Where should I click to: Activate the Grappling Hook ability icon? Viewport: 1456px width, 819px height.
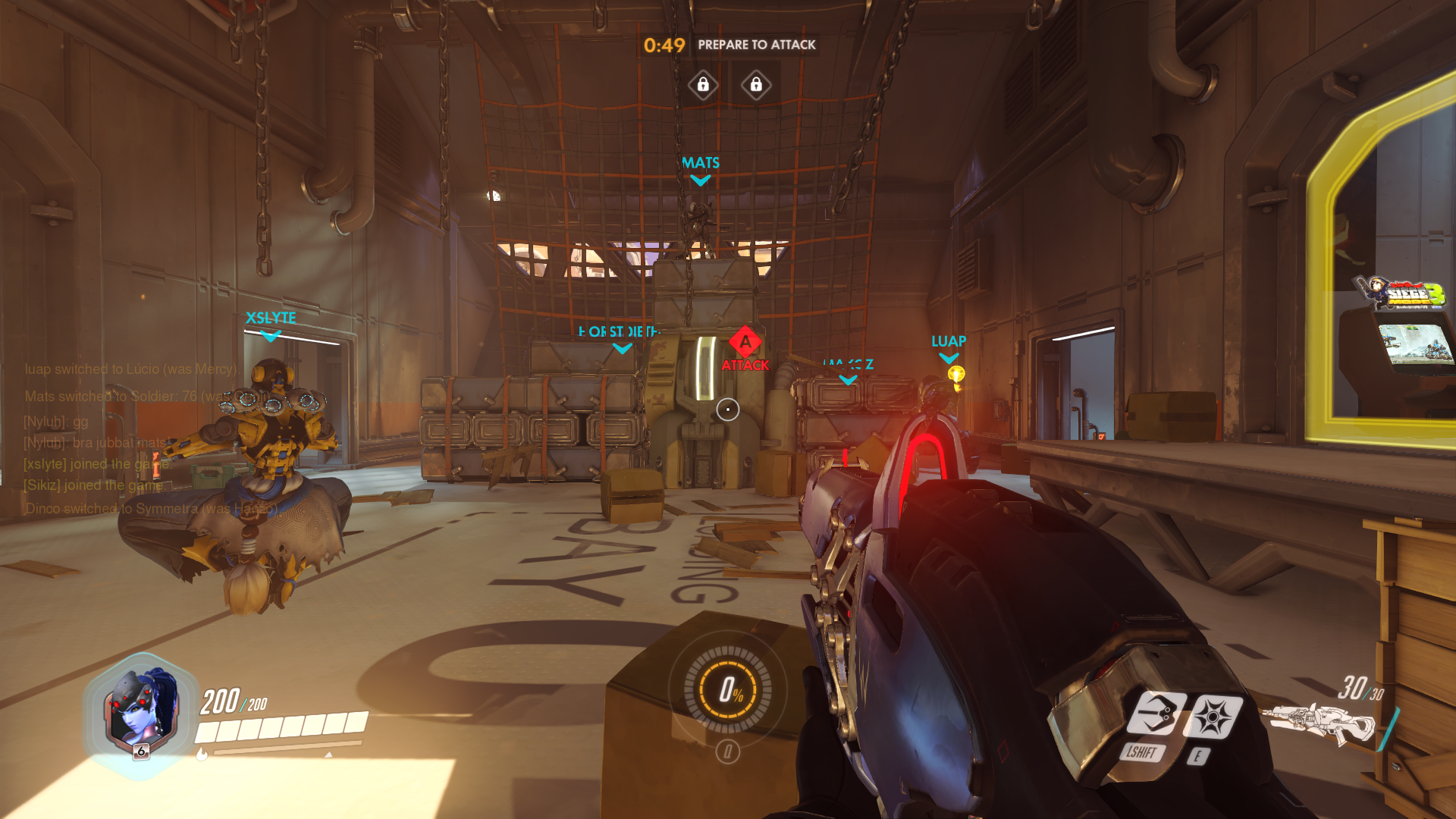pos(1155,714)
